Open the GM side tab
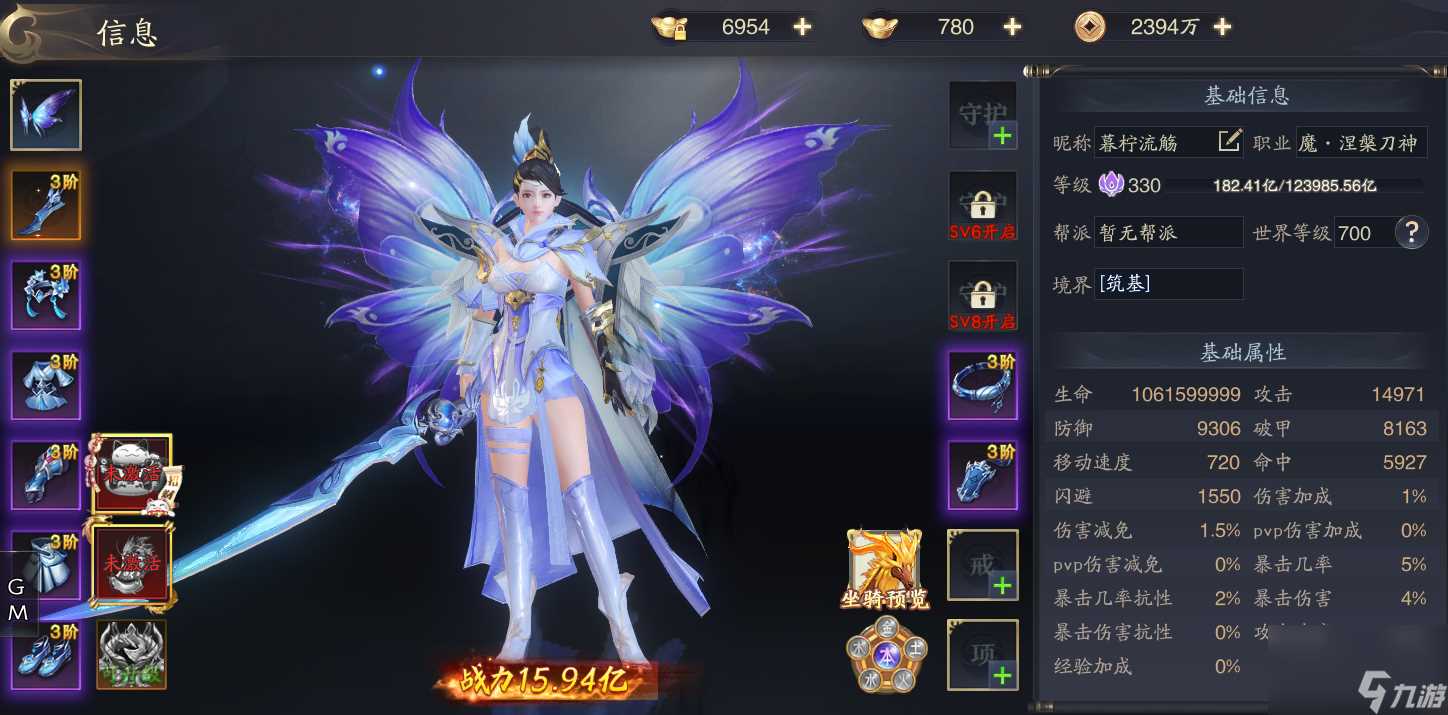The image size is (1448, 715). [x=18, y=600]
